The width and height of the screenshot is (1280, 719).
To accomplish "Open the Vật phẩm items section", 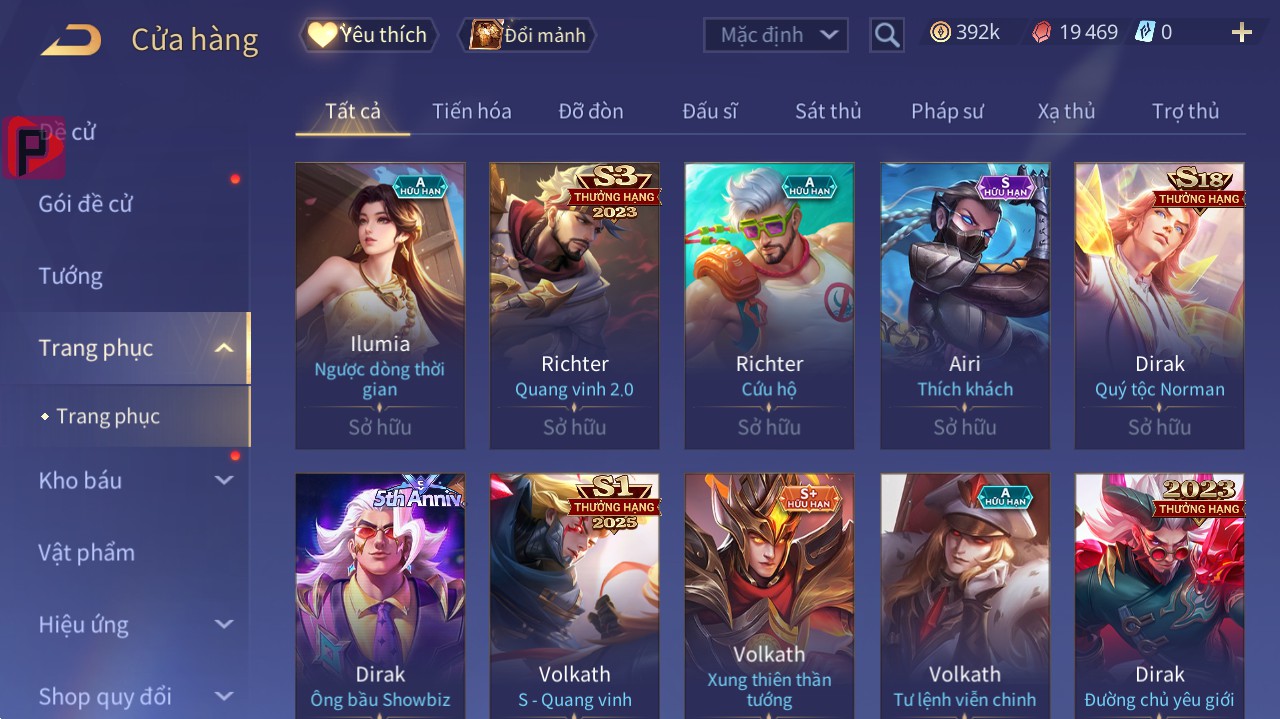I will click(x=86, y=553).
